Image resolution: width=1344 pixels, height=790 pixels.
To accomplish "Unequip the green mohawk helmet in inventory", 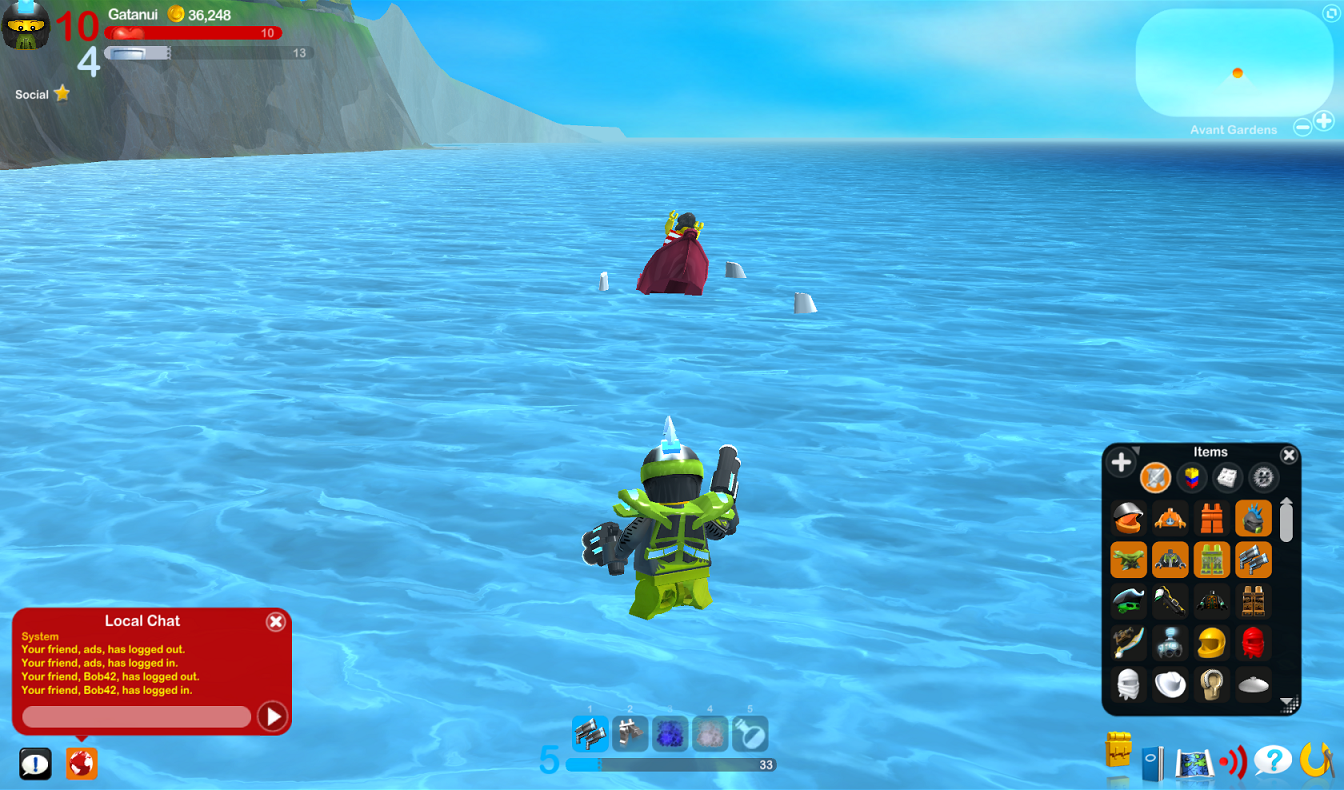I will pyautogui.click(x=1252, y=517).
